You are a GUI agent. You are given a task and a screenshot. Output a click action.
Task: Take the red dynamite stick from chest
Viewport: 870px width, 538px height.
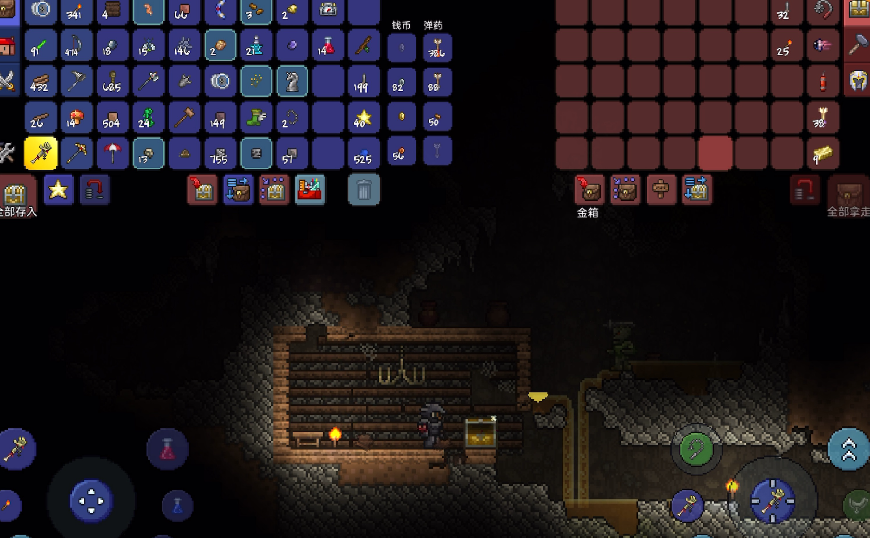[824, 81]
